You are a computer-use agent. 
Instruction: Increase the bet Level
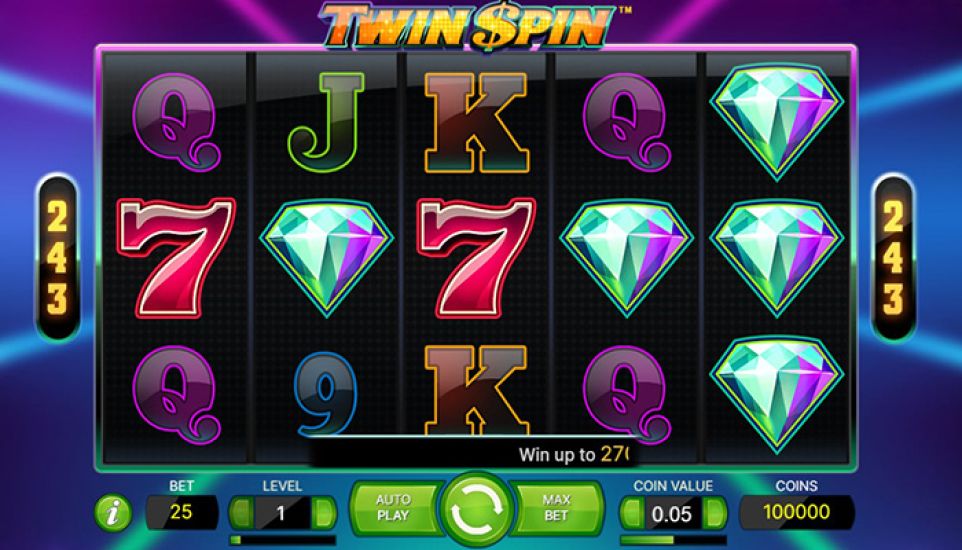323,513
